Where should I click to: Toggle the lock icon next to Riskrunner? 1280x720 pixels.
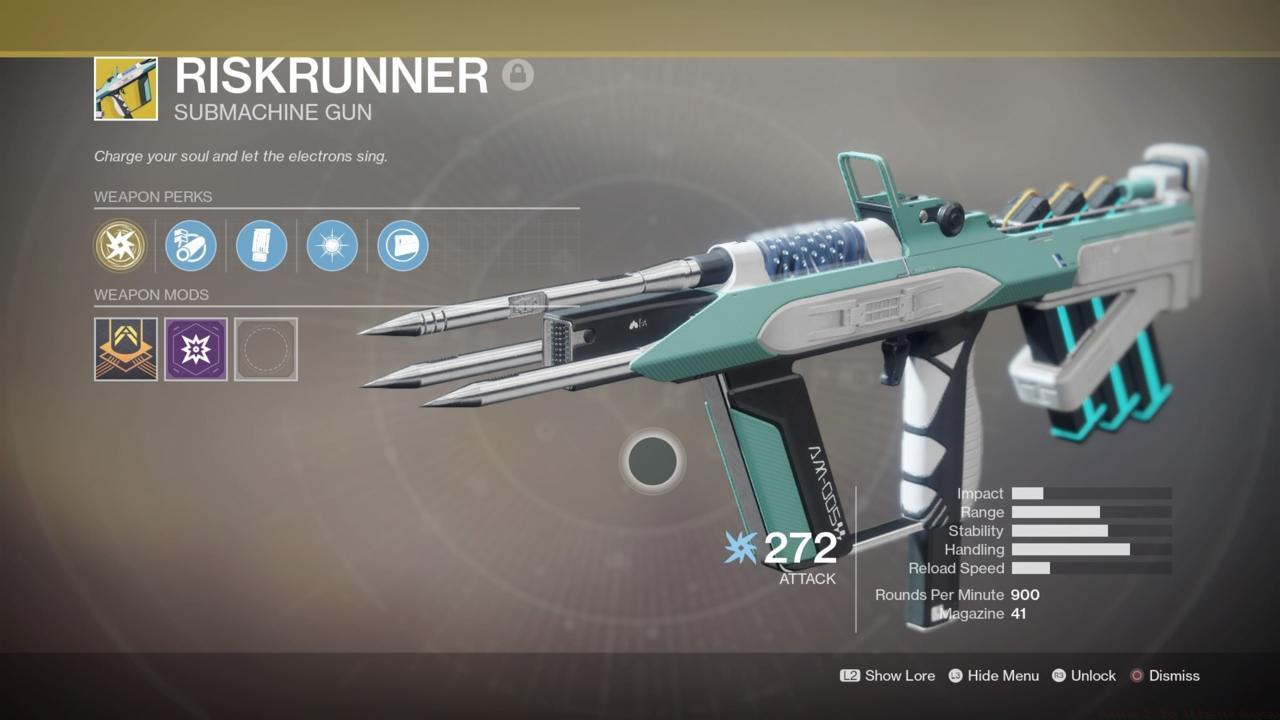tap(518, 74)
